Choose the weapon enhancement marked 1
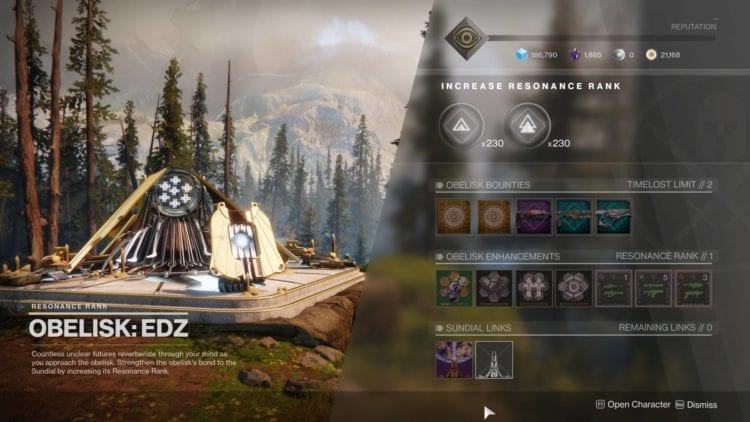750x422 pixels. [x=613, y=287]
